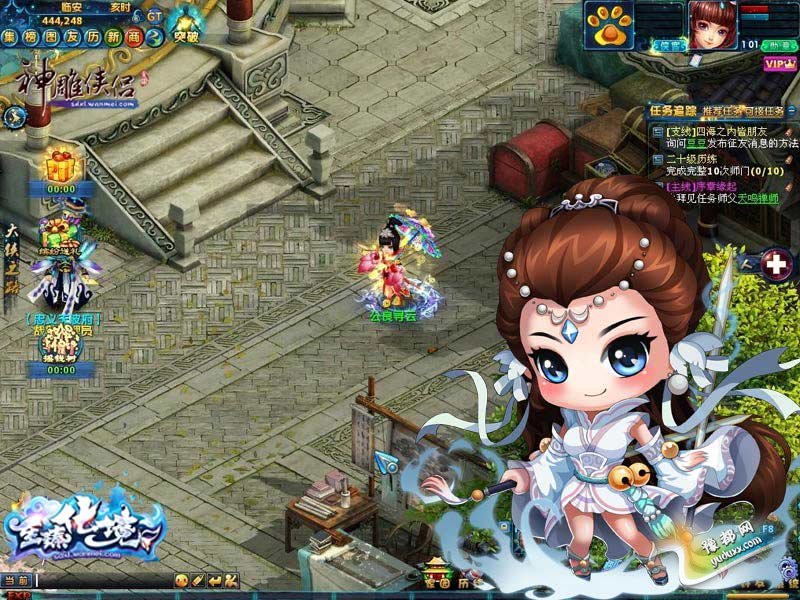Switch to the 推荐任务 tab
800x600 pixels.
(724, 111)
